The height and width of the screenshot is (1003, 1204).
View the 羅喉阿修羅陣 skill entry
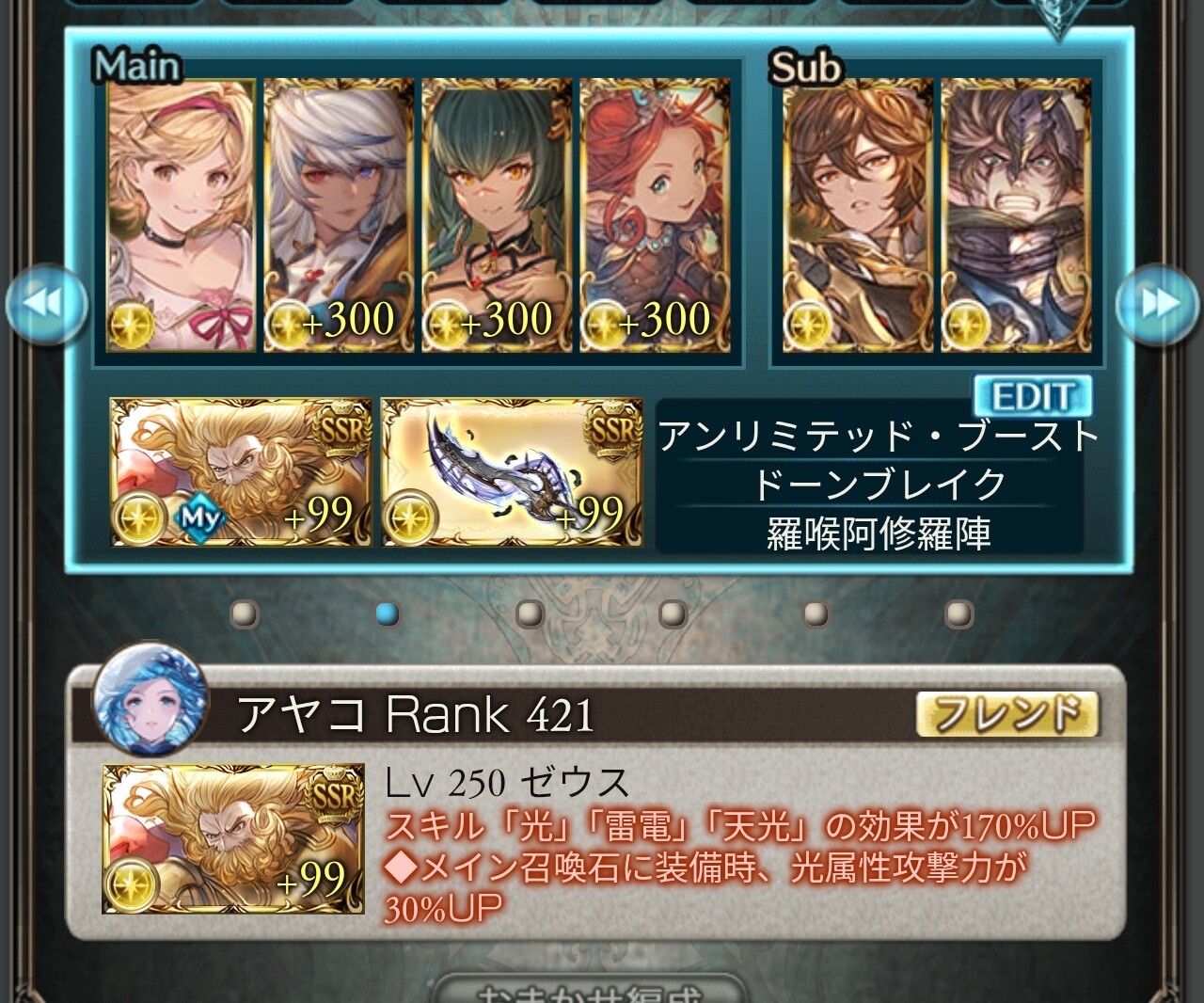click(x=879, y=533)
